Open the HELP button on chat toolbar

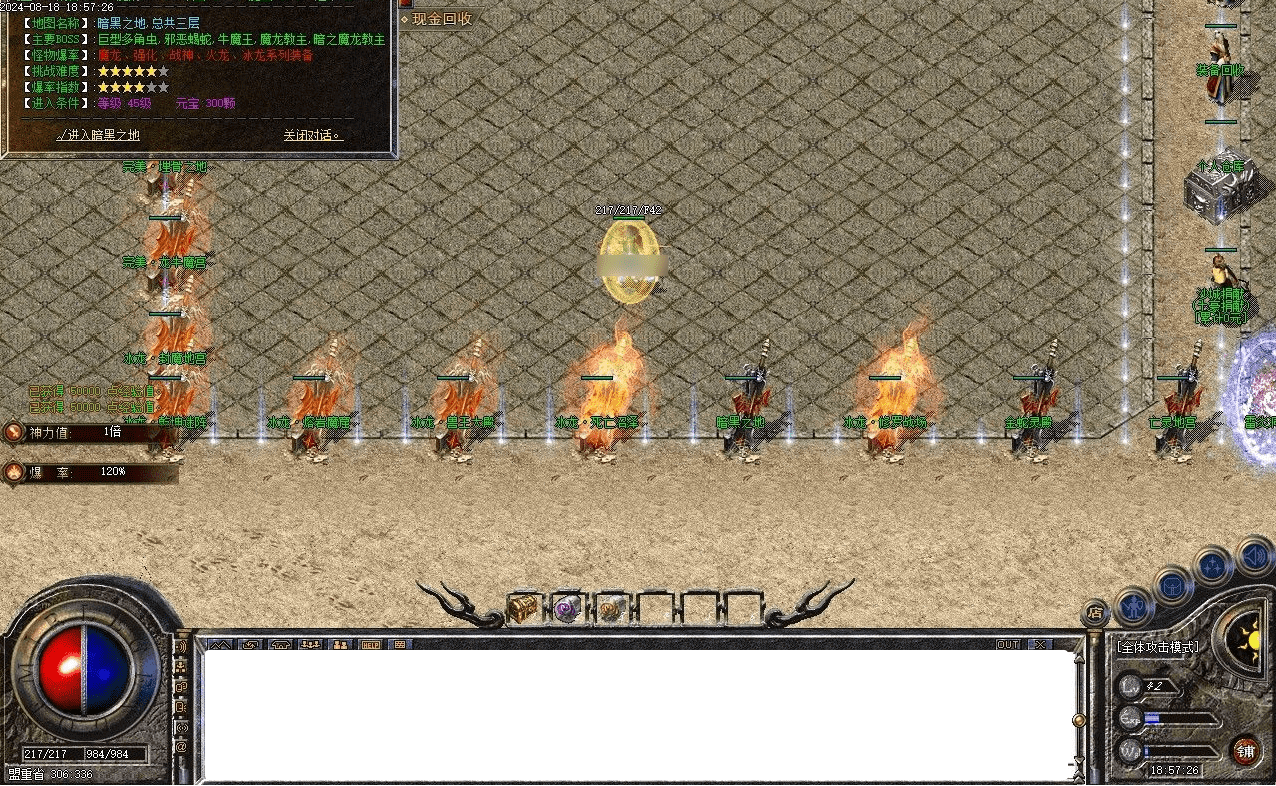370,644
